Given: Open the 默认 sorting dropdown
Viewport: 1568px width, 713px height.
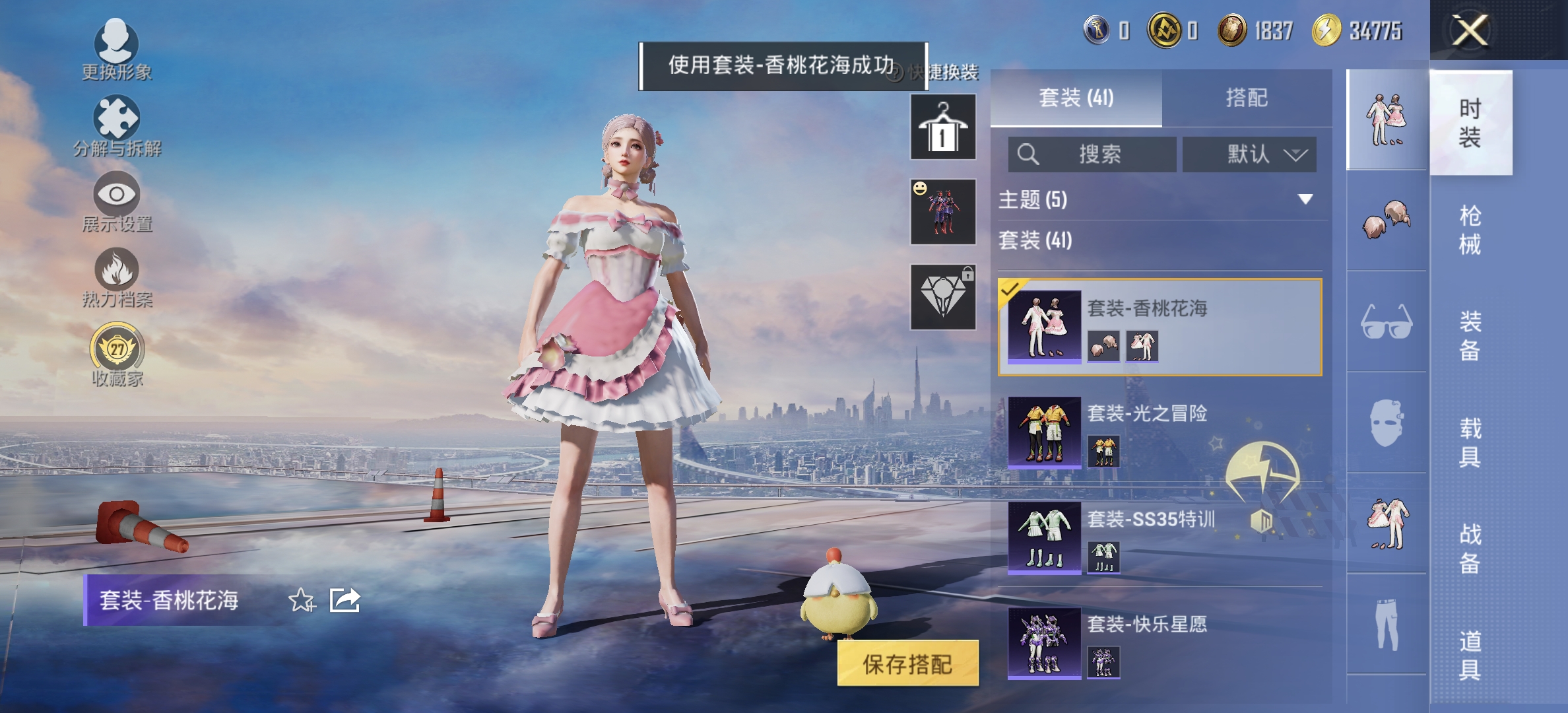Looking at the screenshot, I should tap(1249, 154).
